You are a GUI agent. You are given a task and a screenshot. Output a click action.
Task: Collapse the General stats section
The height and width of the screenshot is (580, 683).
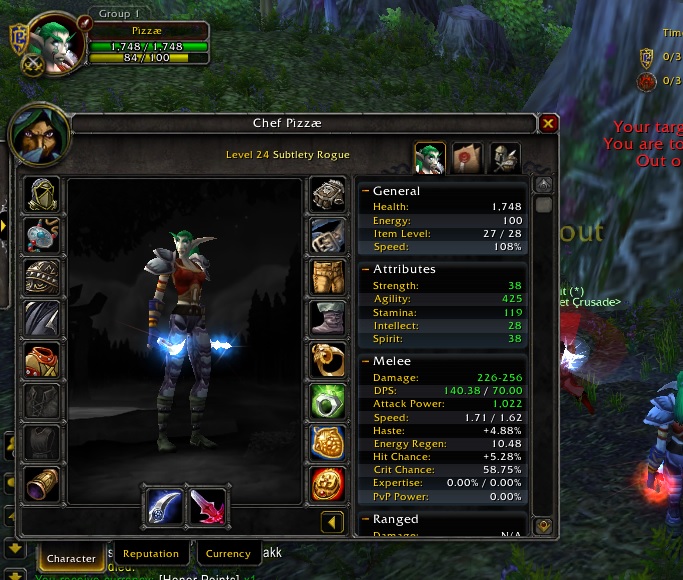pos(366,190)
